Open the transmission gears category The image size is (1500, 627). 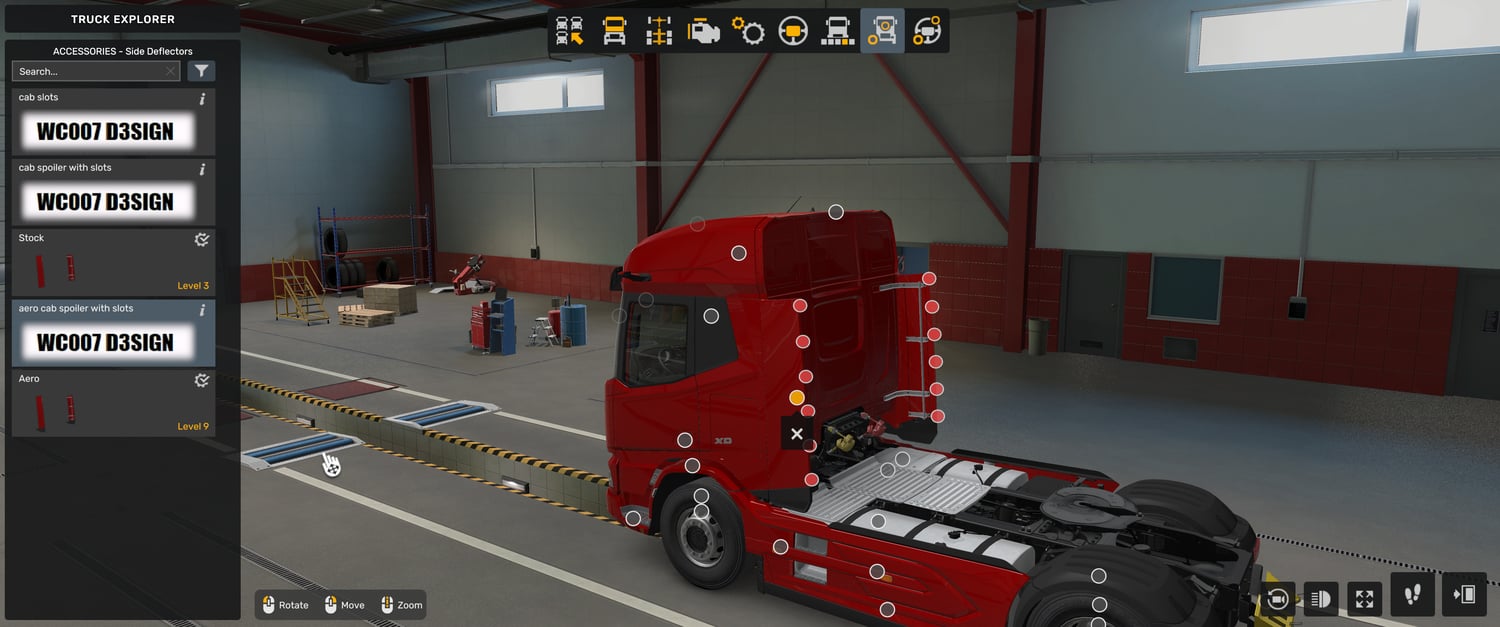click(x=748, y=31)
